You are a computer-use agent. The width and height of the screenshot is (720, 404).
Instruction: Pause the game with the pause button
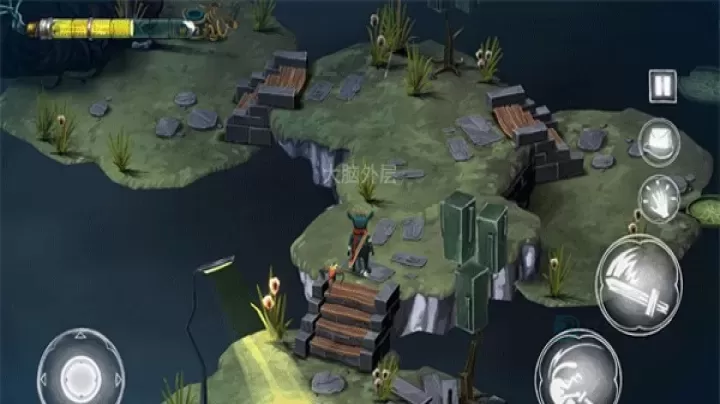[662, 84]
